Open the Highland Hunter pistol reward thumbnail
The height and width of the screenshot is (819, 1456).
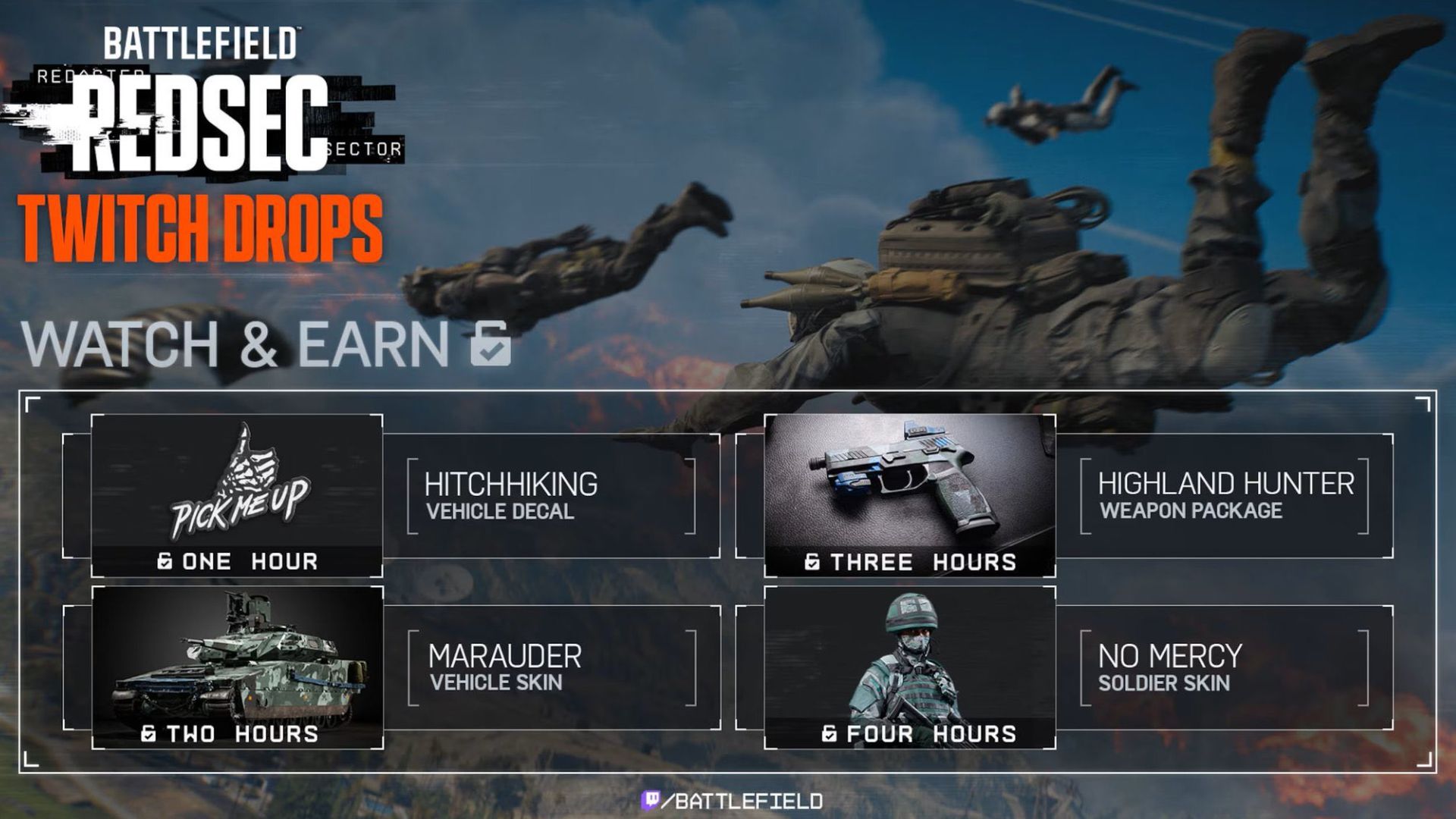[909, 485]
